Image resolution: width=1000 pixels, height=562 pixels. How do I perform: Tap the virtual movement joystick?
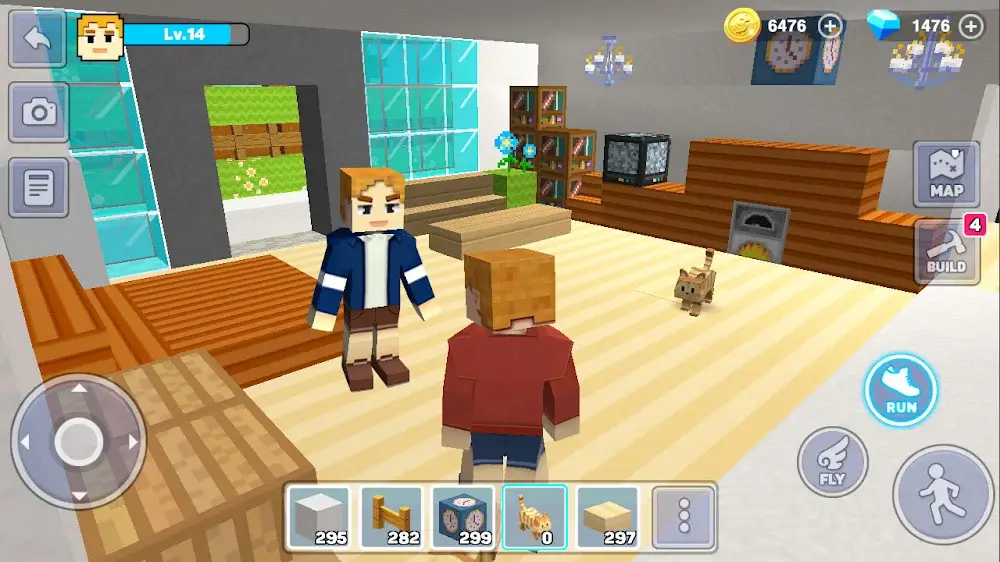78,441
